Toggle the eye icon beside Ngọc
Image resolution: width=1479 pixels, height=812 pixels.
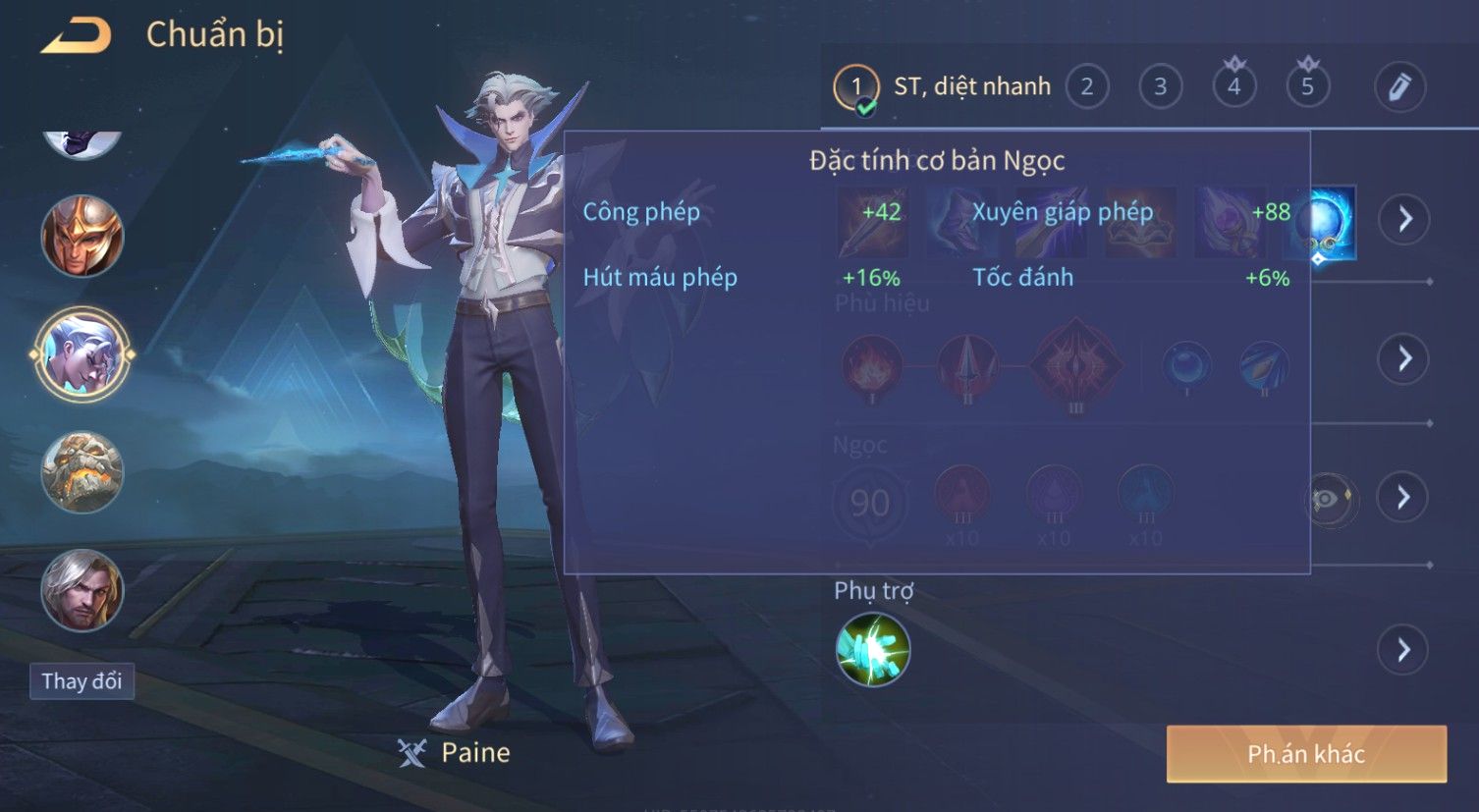click(x=1328, y=499)
